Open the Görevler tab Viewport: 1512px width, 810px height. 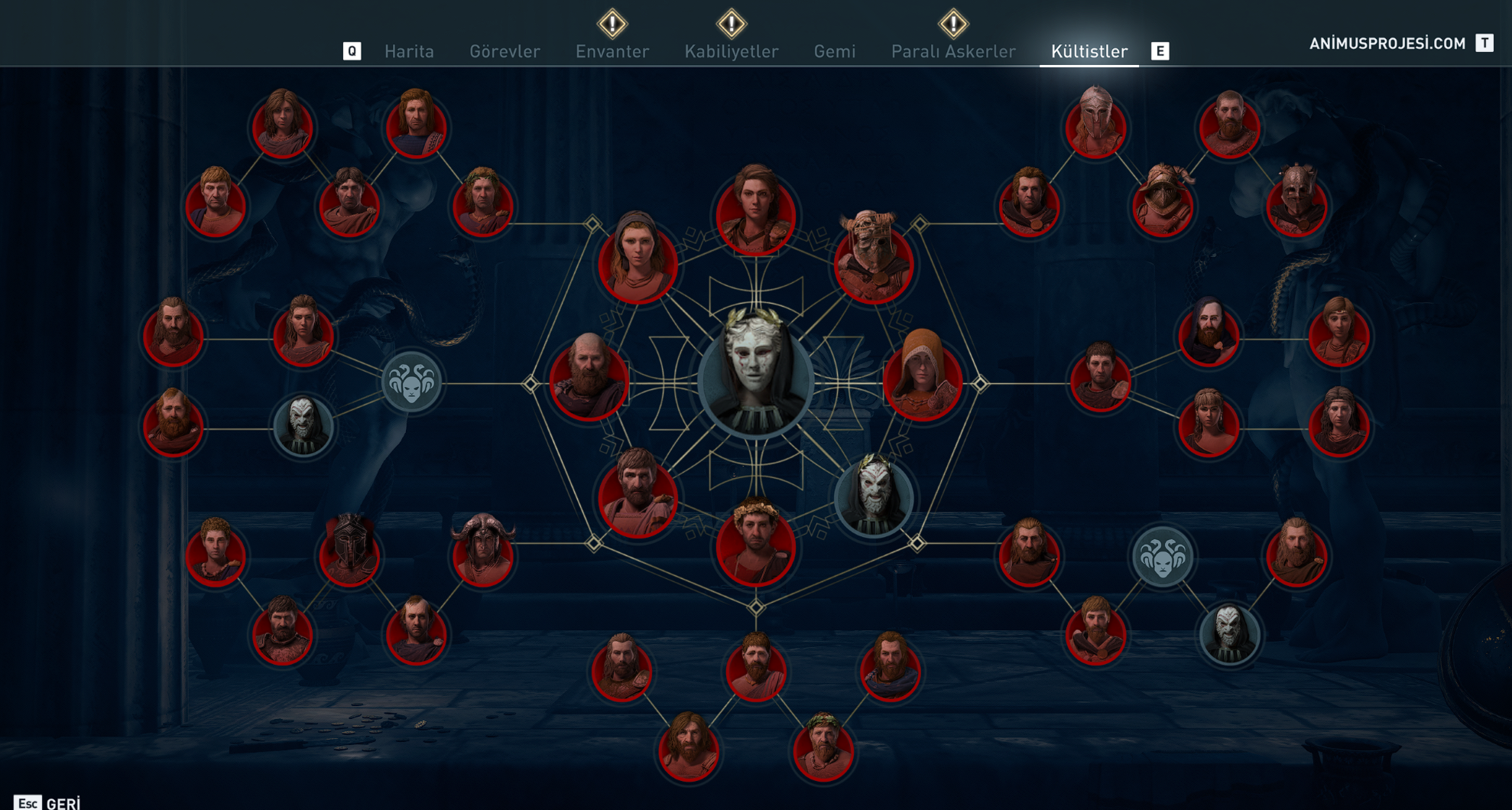[x=505, y=51]
